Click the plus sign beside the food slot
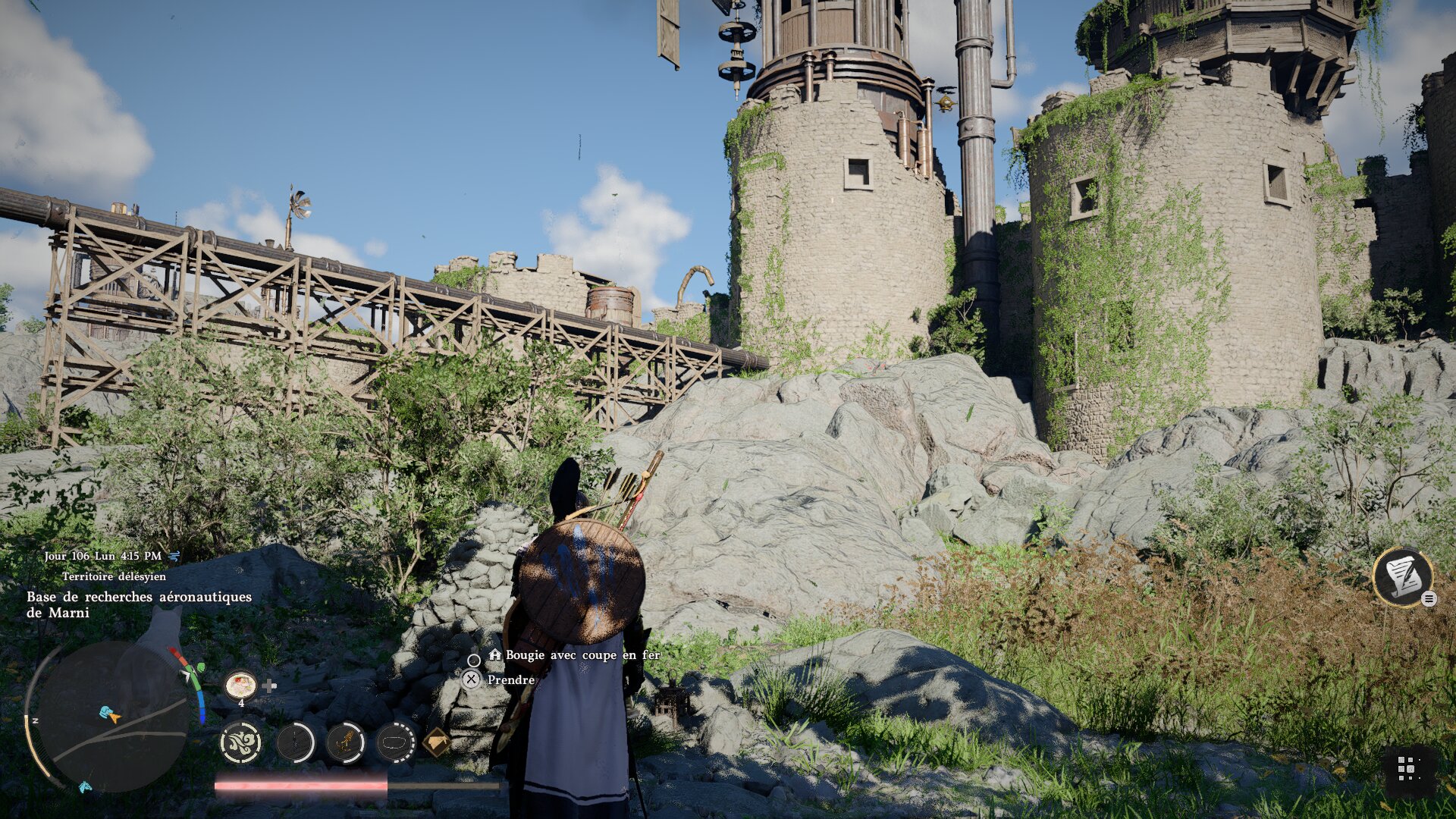Image resolution: width=1456 pixels, height=819 pixels. click(x=269, y=686)
